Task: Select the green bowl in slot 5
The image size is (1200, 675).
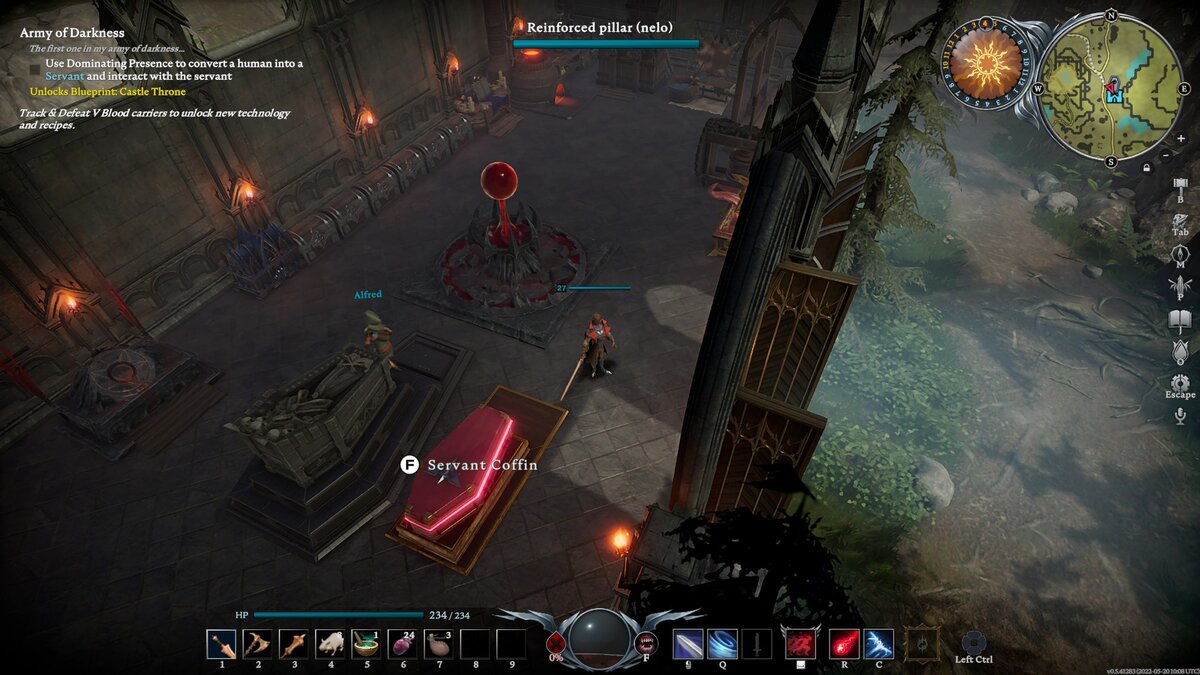Action: click(x=366, y=644)
